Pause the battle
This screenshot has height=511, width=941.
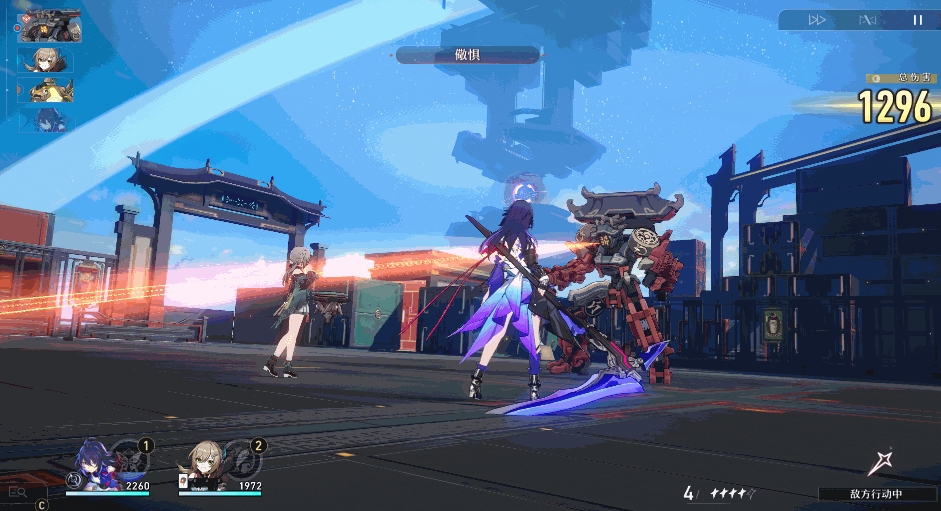click(917, 20)
